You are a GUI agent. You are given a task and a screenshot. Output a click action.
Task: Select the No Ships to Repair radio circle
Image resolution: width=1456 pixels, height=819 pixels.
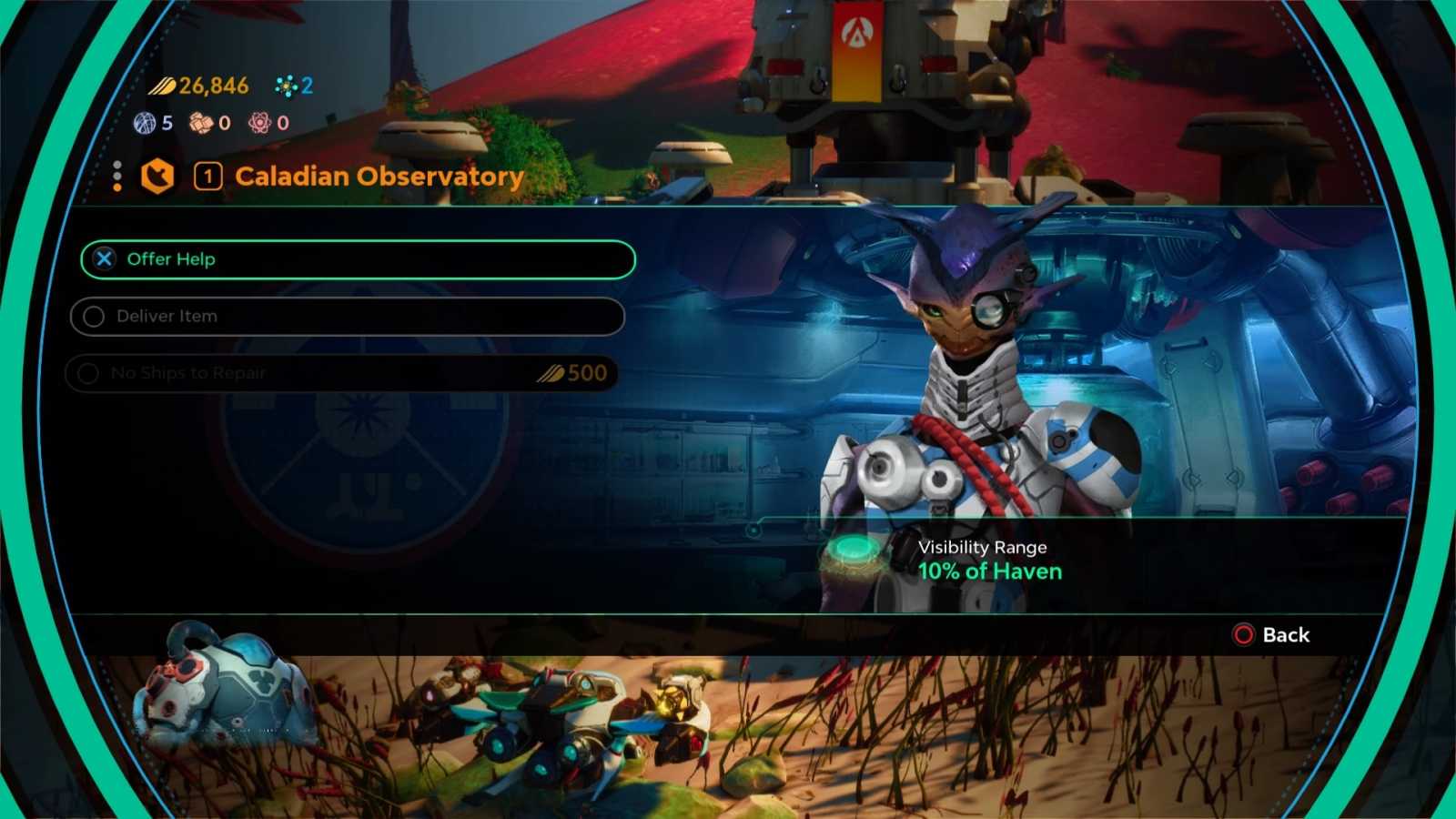(87, 373)
